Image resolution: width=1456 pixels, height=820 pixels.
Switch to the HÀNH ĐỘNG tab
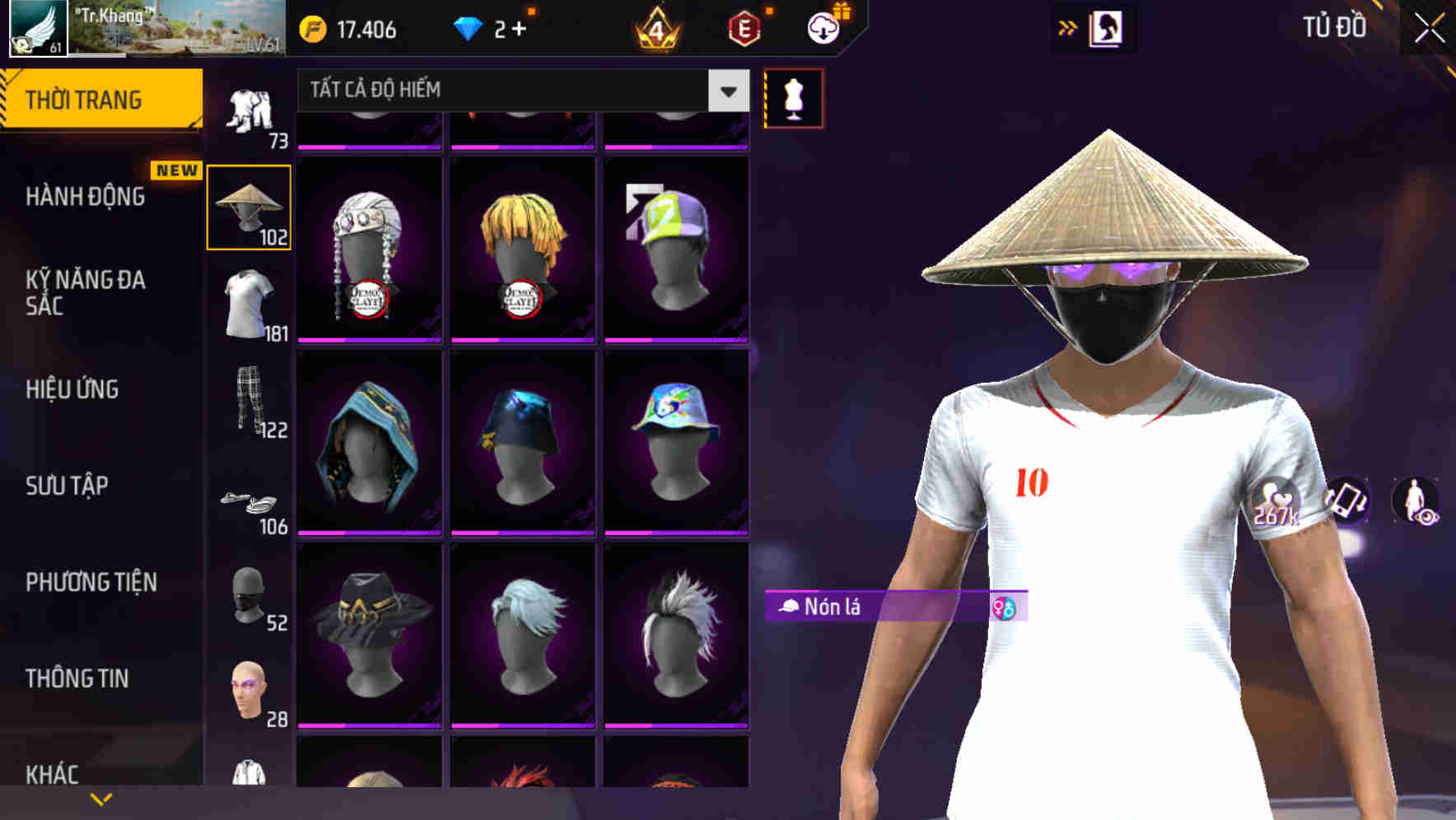pos(91,197)
